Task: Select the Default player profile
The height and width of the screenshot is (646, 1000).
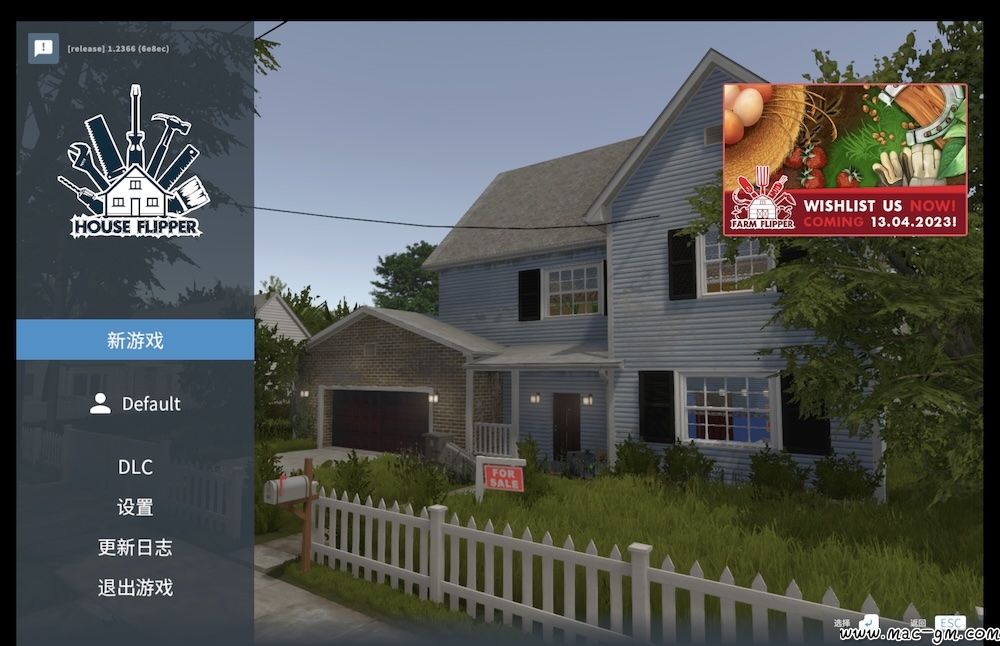Action: click(x=135, y=404)
